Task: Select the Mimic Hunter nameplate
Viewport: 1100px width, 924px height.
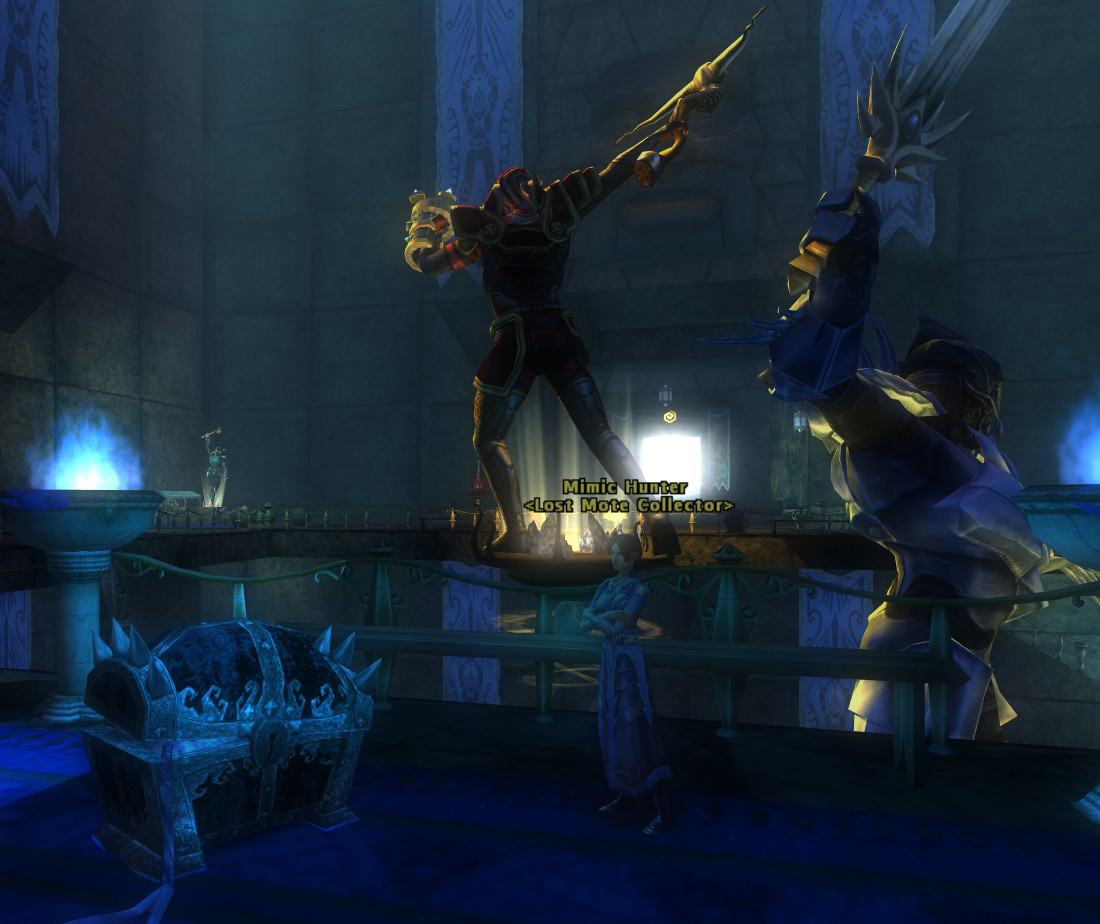Action: click(x=625, y=487)
